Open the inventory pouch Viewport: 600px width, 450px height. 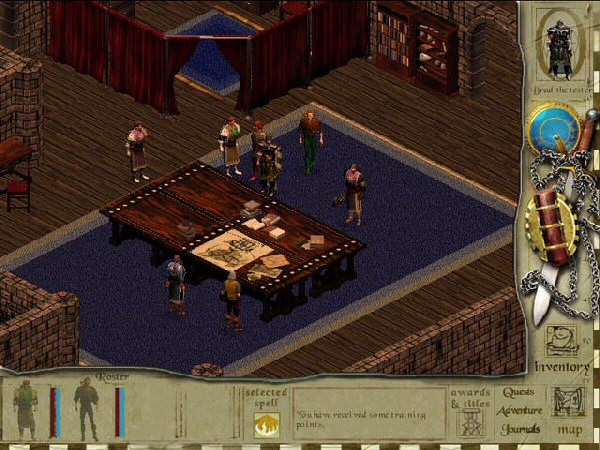(561, 341)
